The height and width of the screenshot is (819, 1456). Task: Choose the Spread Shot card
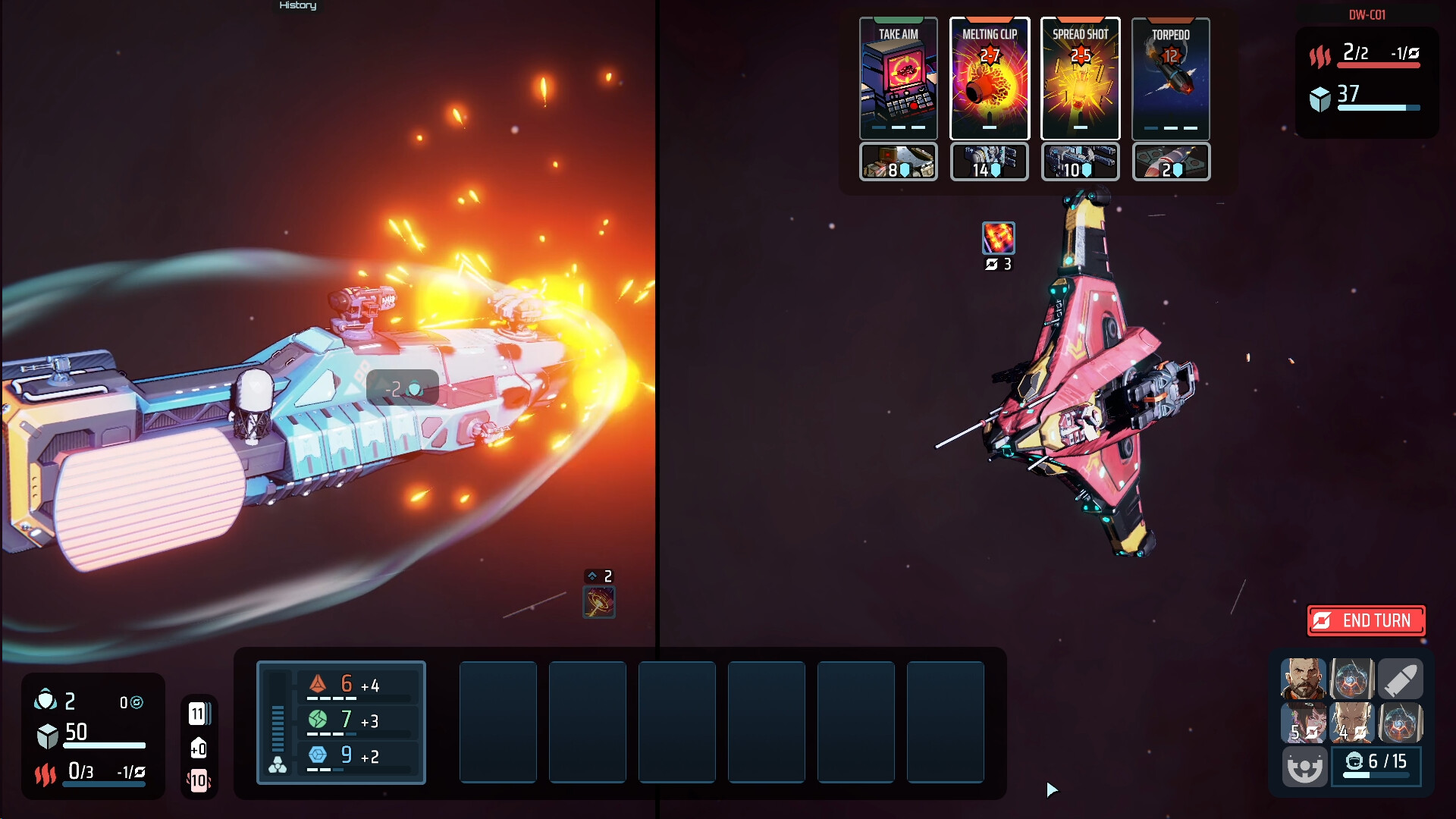pyautogui.click(x=1080, y=79)
